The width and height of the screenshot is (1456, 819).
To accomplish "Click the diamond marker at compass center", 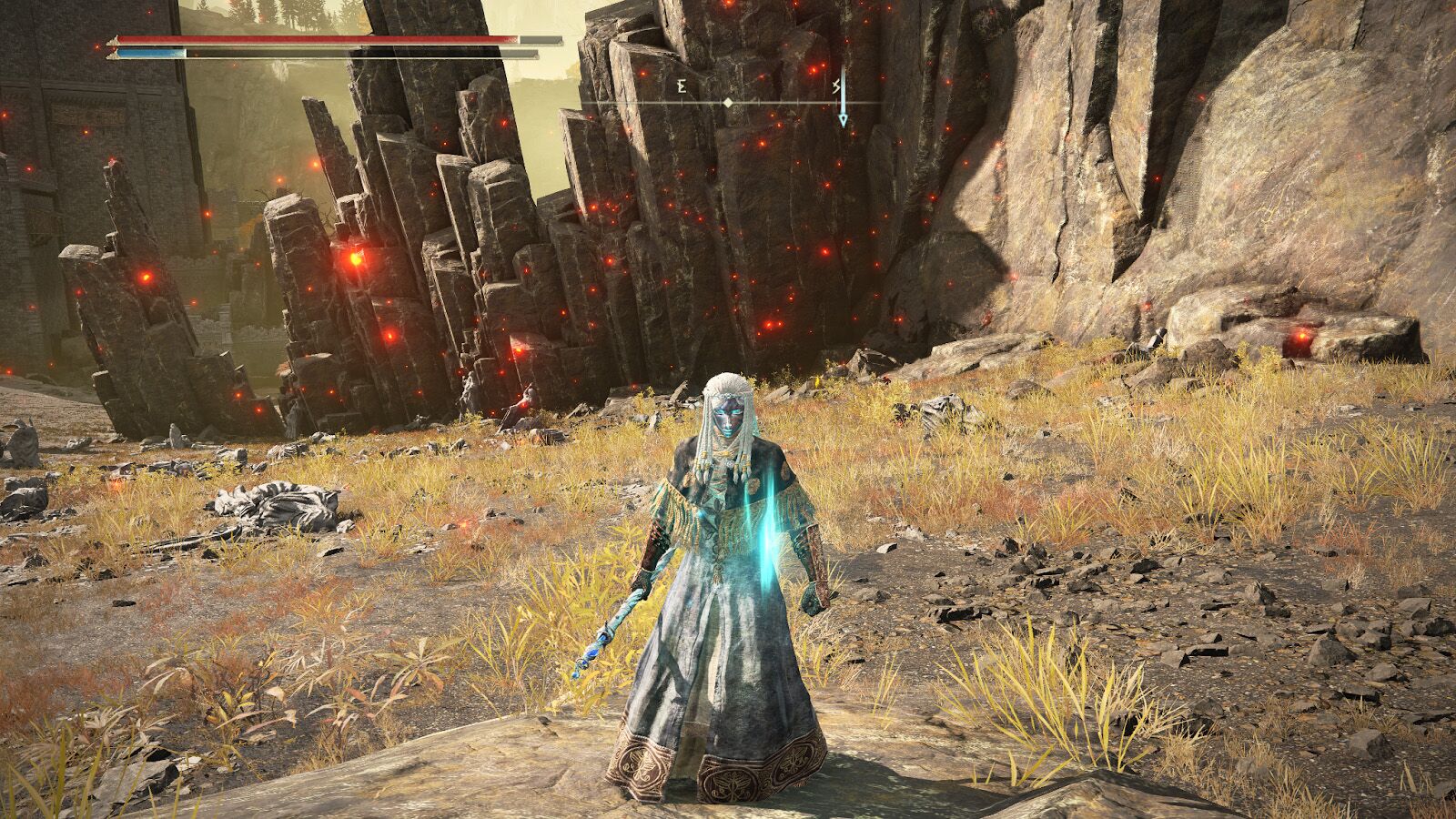I will click(727, 103).
